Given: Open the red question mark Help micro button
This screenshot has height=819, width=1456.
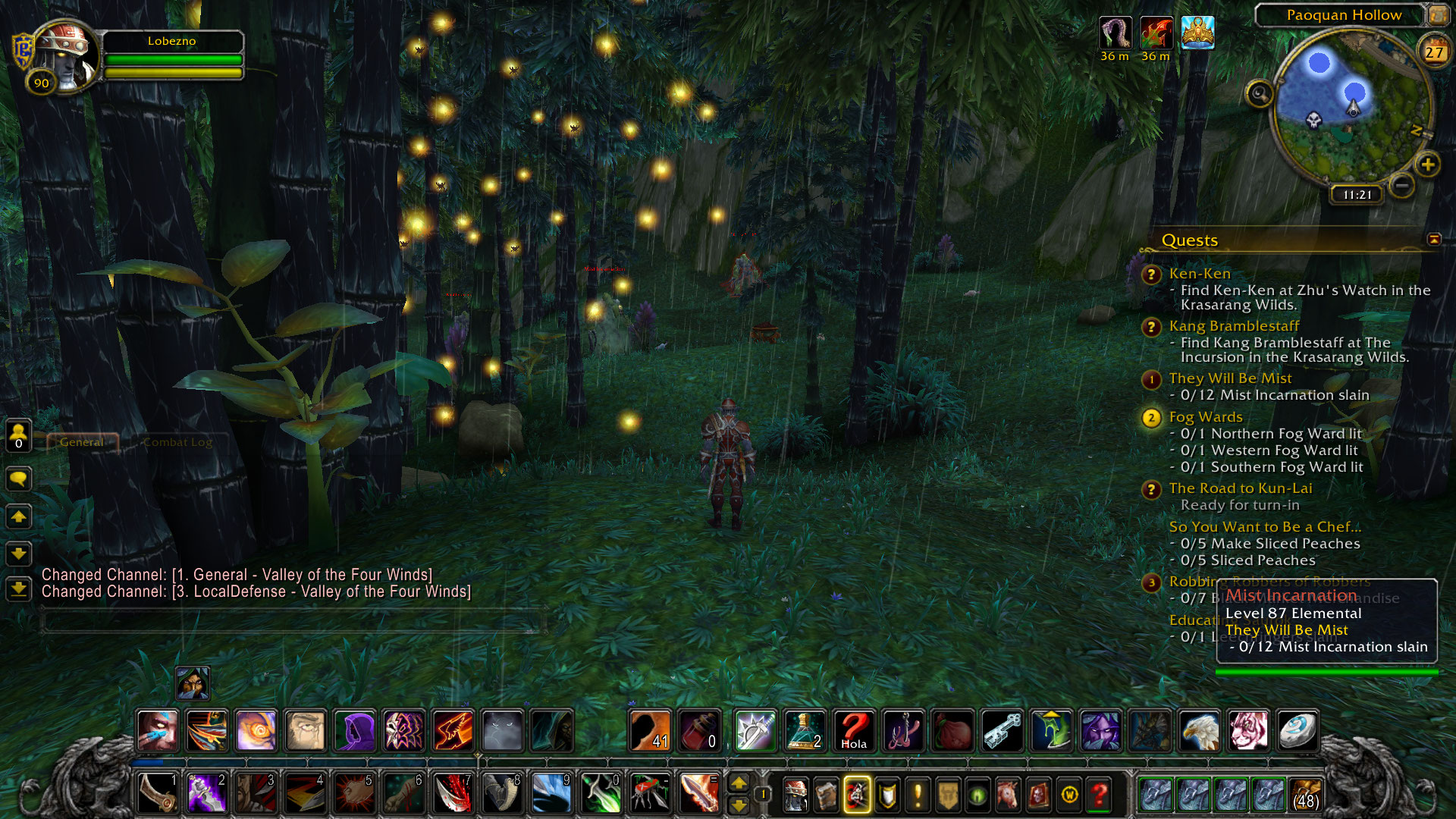Looking at the screenshot, I should tap(1099, 795).
